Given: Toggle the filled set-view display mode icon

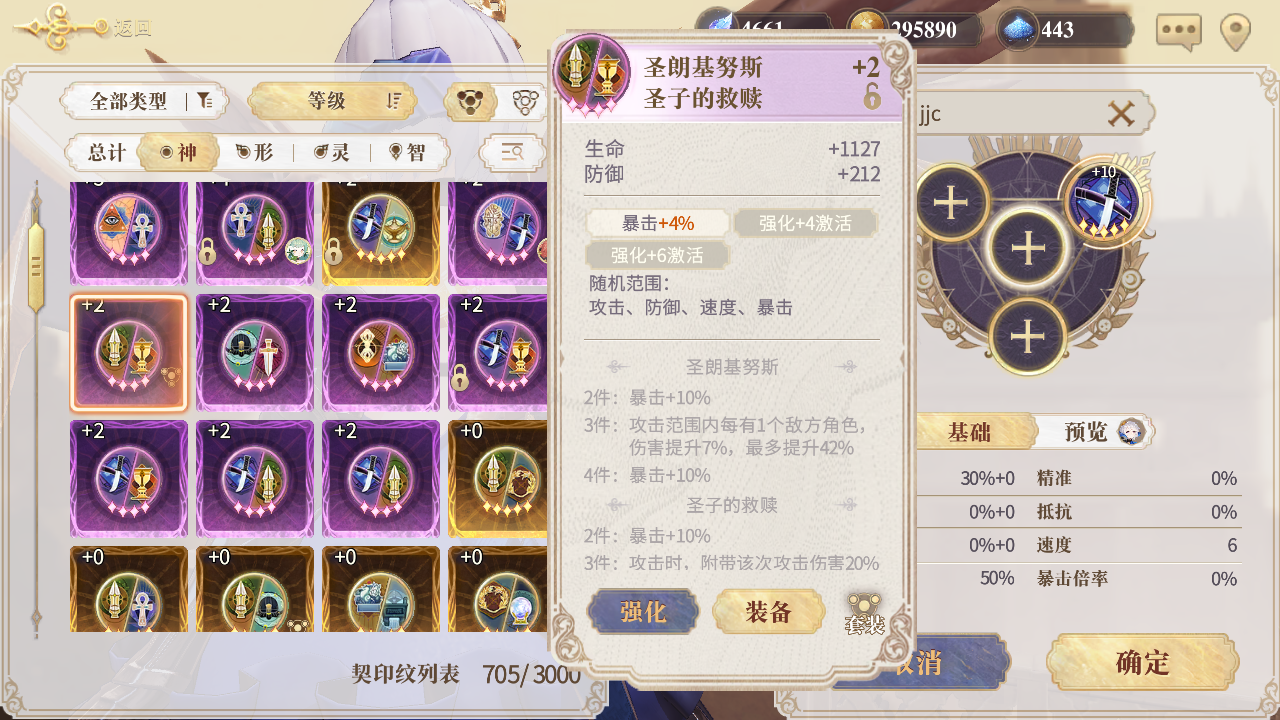Looking at the screenshot, I should pos(471,101).
